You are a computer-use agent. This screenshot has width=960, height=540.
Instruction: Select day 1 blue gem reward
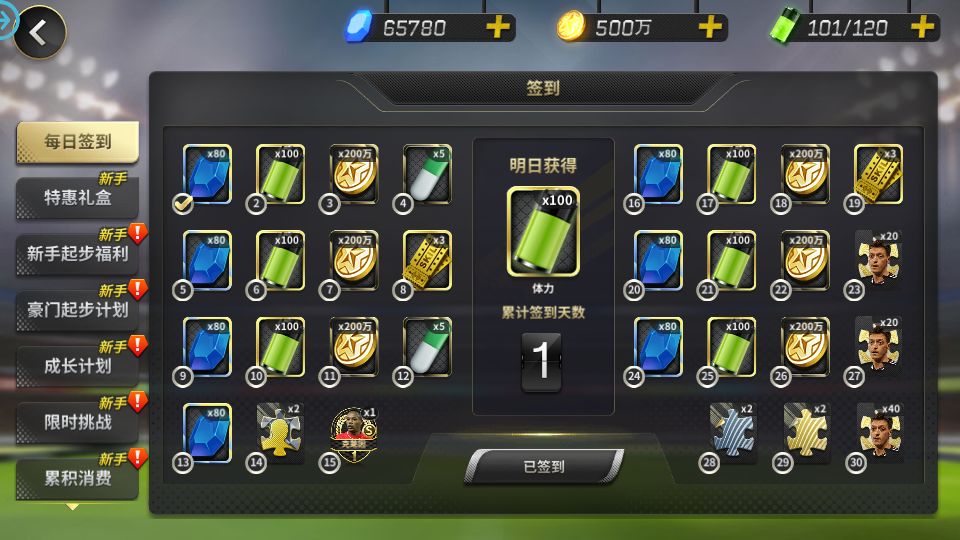point(207,173)
